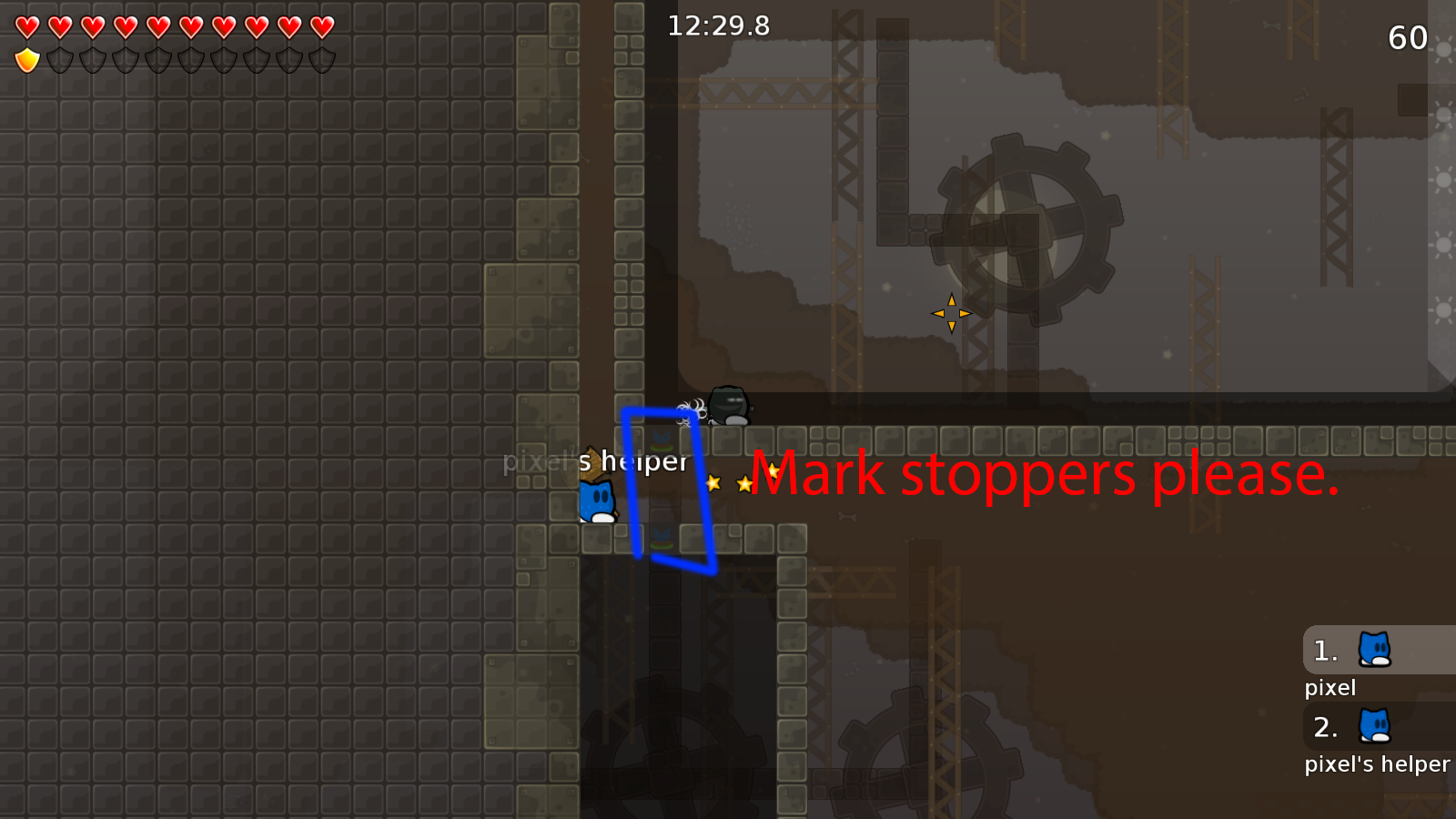Click the last red heart icon at top left
This screenshot has height=819, width=1456.
(x=320, y=27)
